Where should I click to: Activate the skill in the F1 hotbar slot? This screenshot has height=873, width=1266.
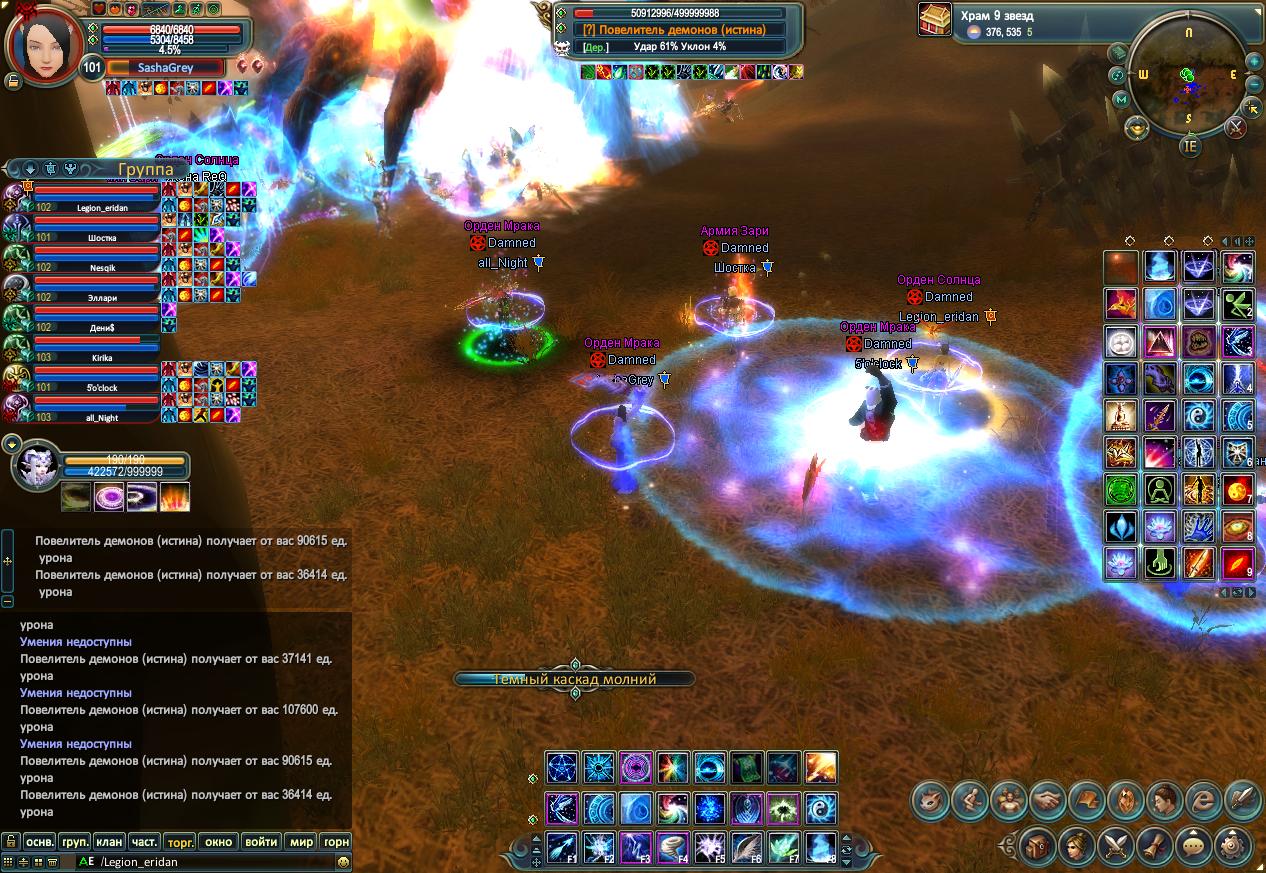pyautogui.click(x=562, y=847)
